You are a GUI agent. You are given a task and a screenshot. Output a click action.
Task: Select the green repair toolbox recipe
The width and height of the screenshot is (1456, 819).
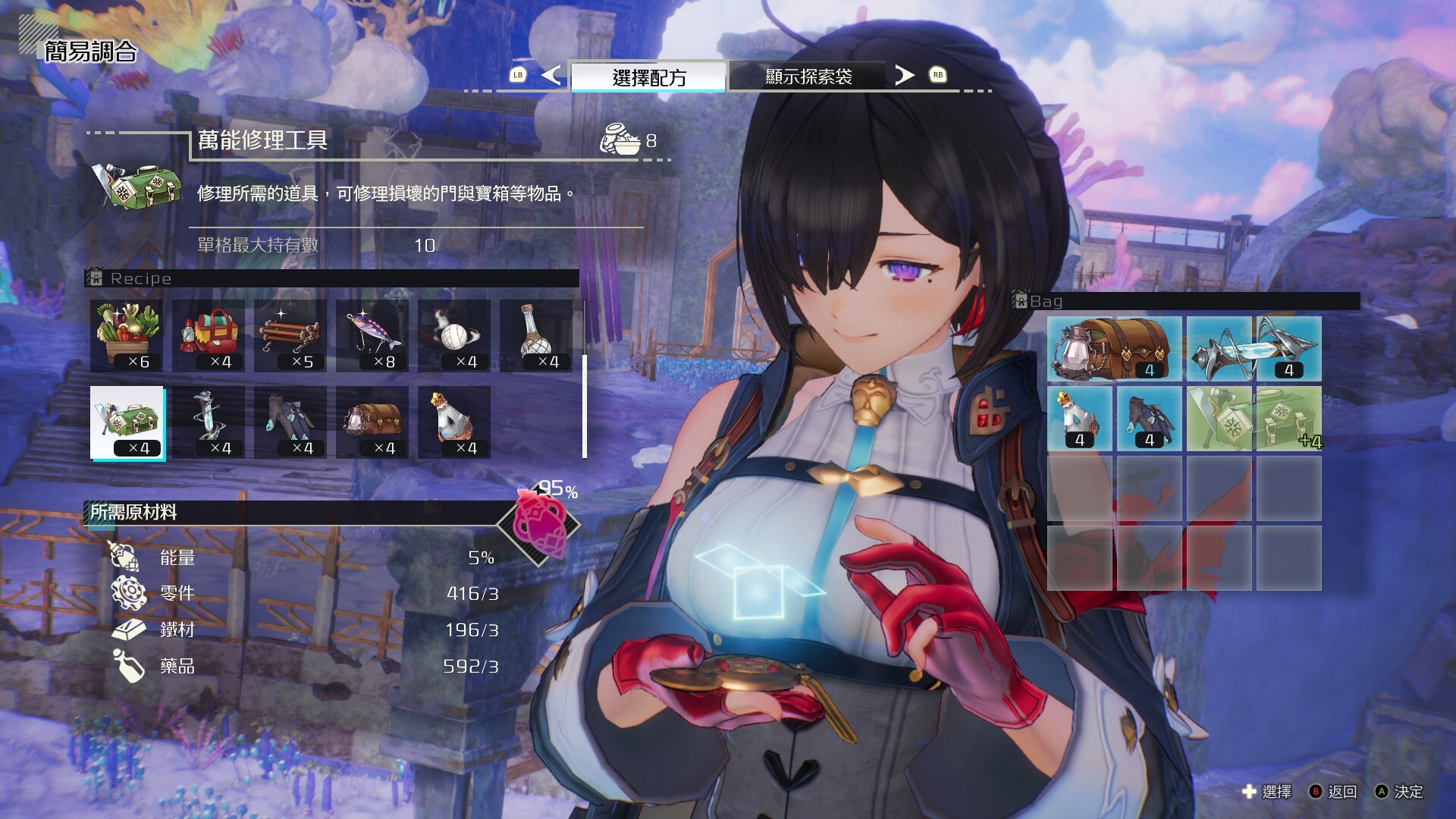point(127,422)
